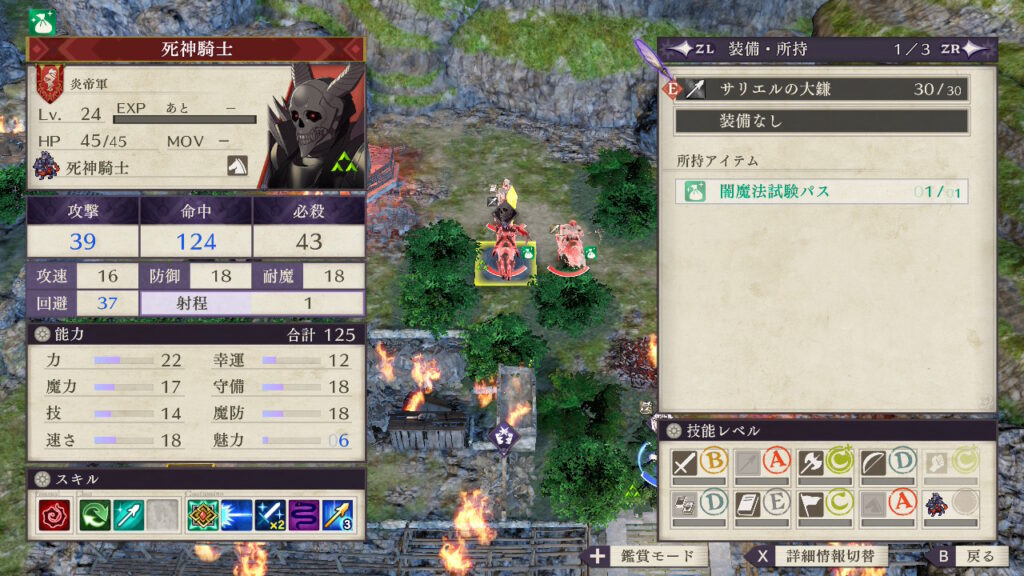This screenshot has height=576, width=1024.
Task: Select the サリエルの大鎌 weapon row
Action: pos(822,89)
